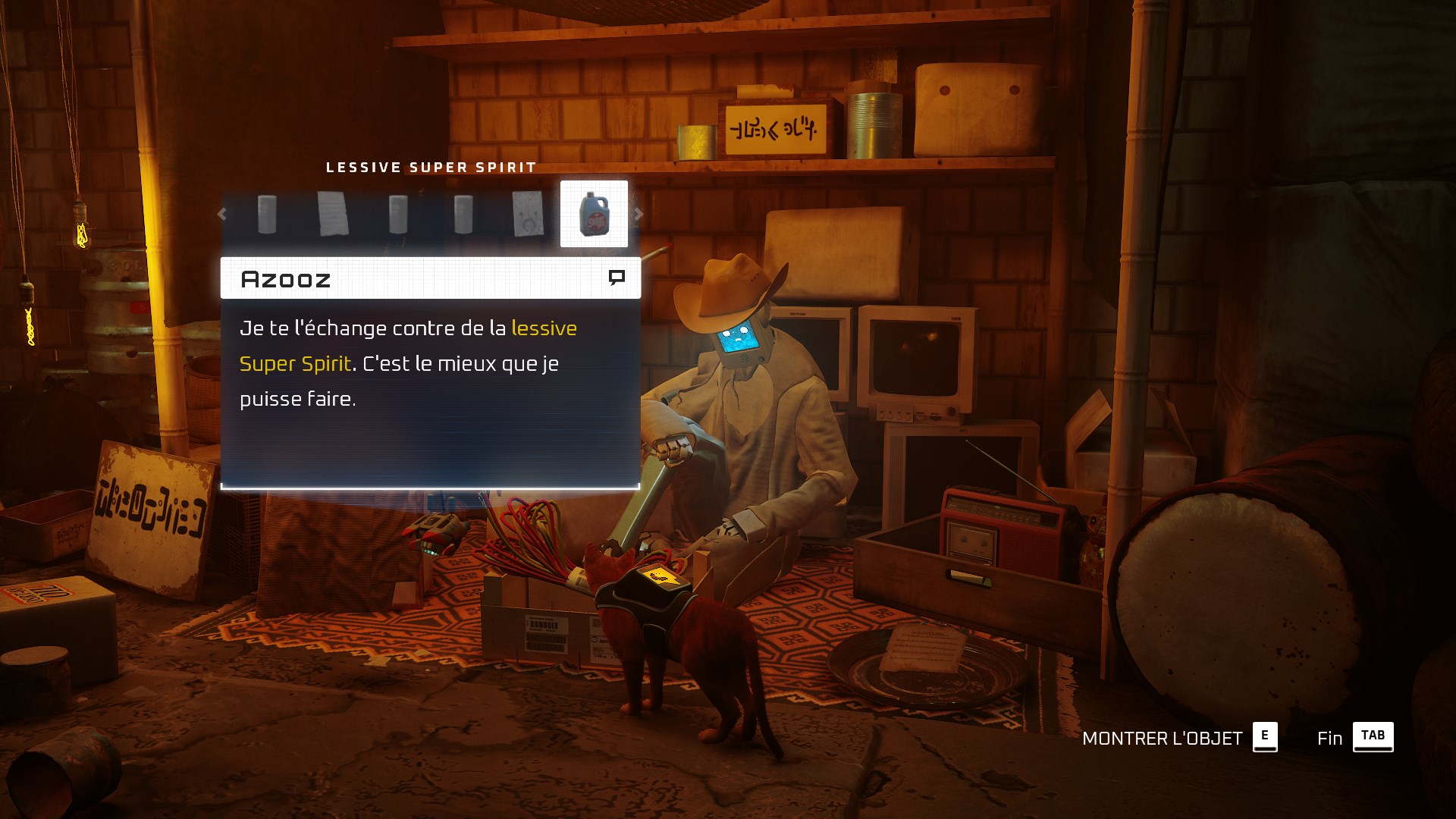Pick the paper with circular drawing
This screenshot has width=1456, height=819.
(528, 214)
